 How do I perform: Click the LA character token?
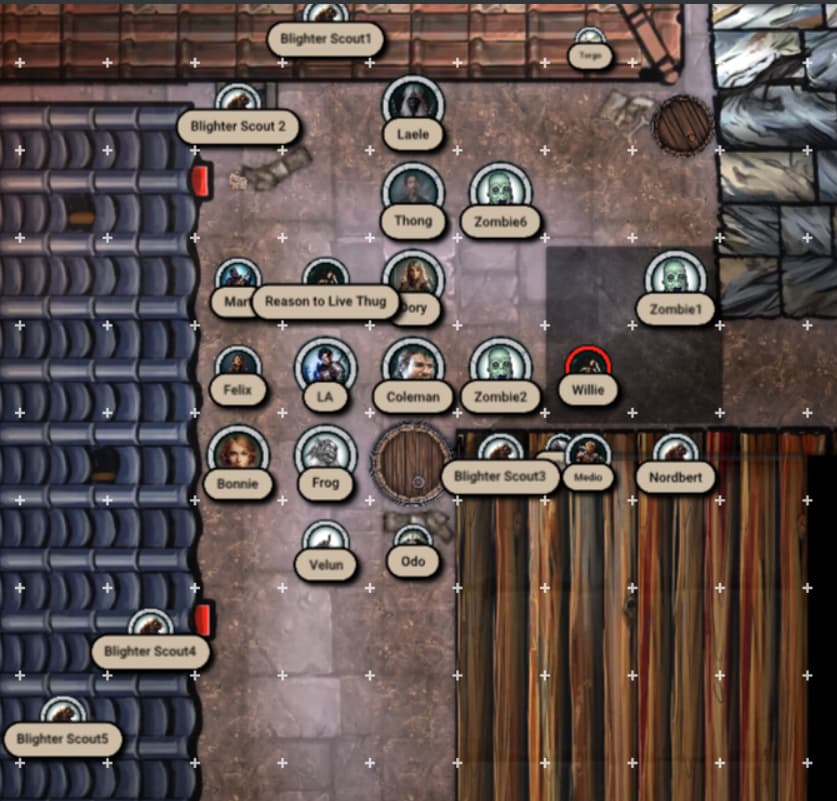pos(325,365)
